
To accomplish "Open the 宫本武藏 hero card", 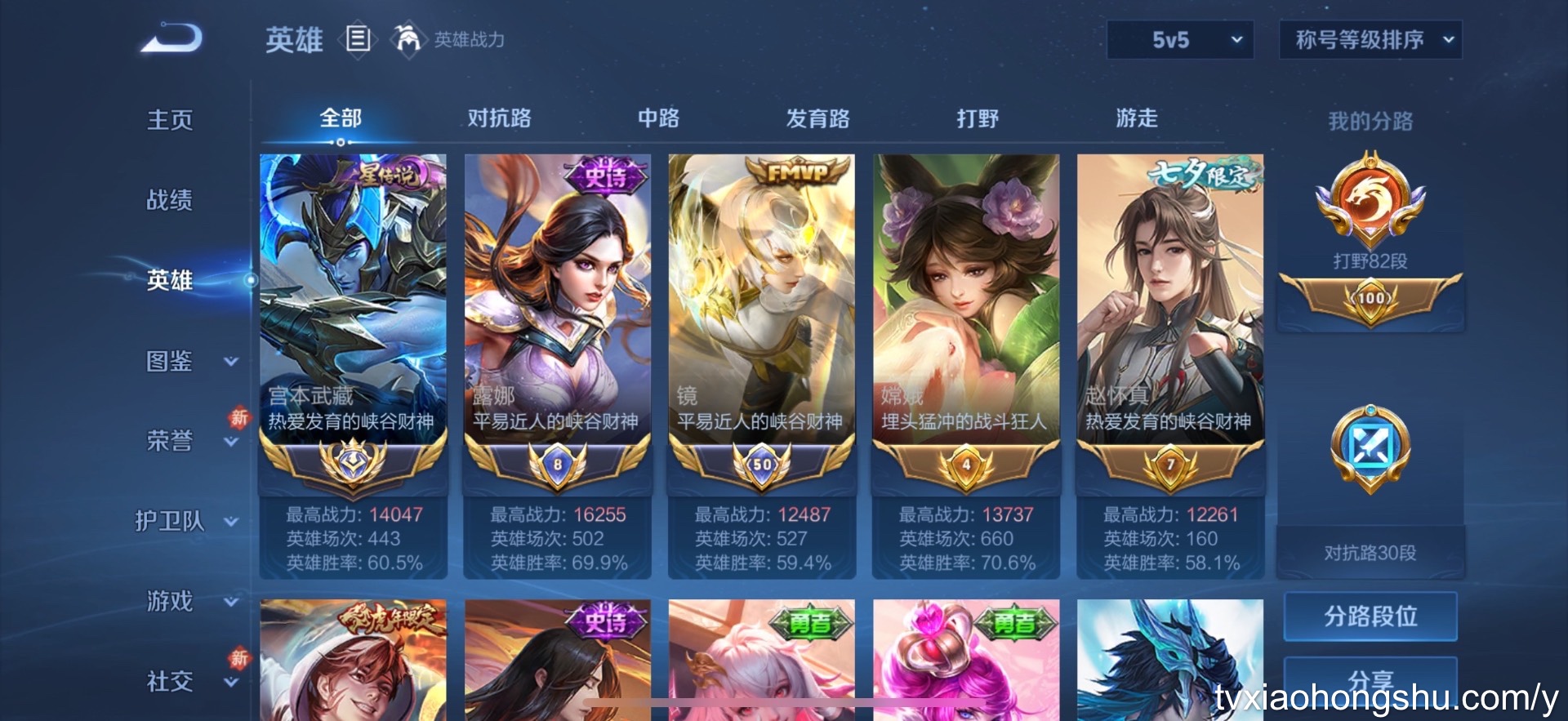I will click(353, 327).
